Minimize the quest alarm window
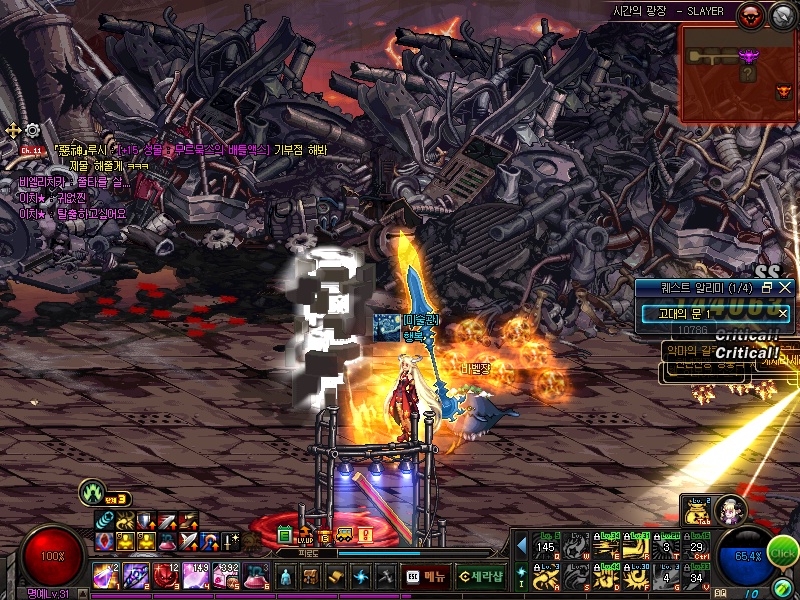 (x=768, y=287)
